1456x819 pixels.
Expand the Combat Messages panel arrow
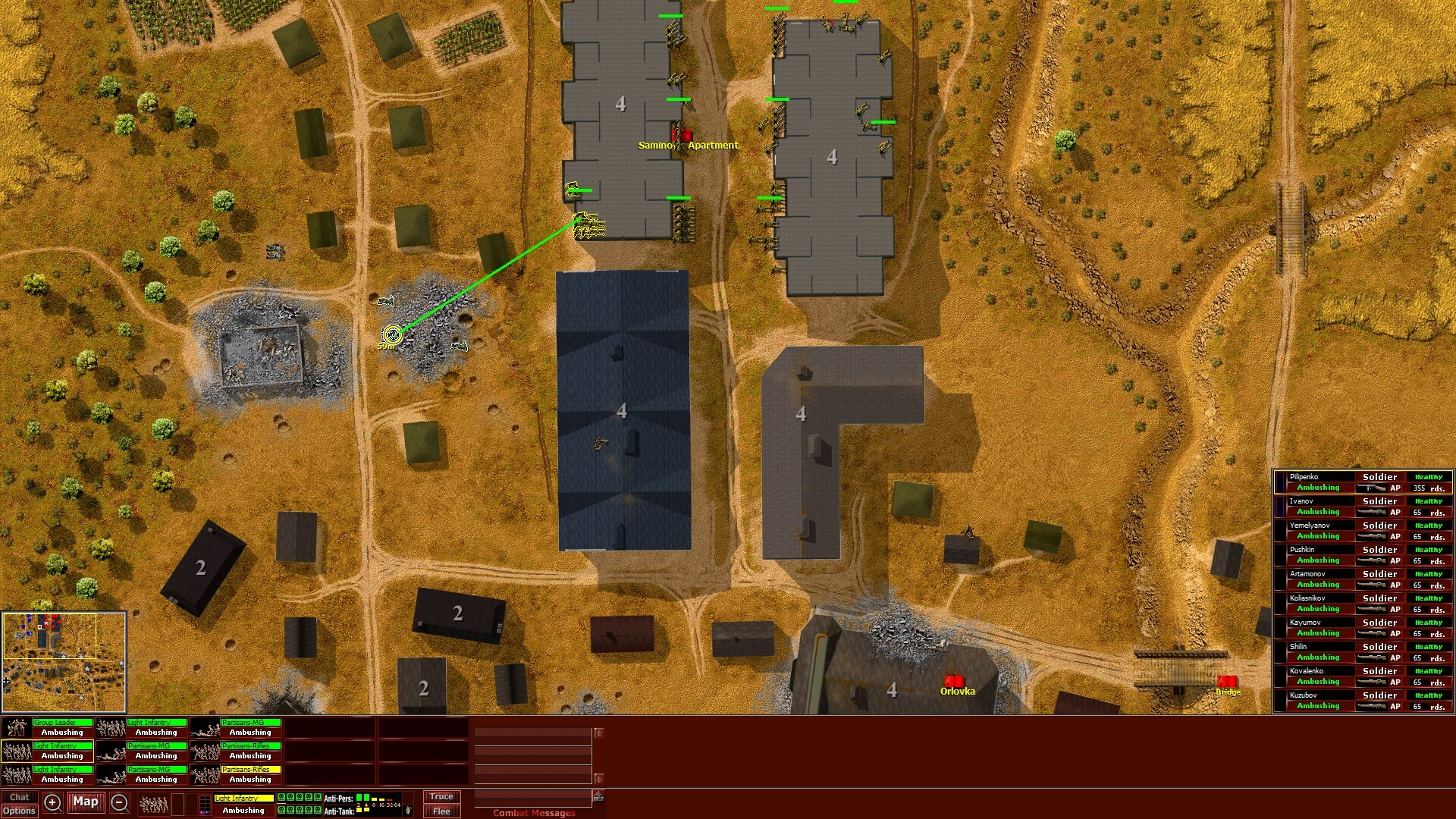(598, 794)
